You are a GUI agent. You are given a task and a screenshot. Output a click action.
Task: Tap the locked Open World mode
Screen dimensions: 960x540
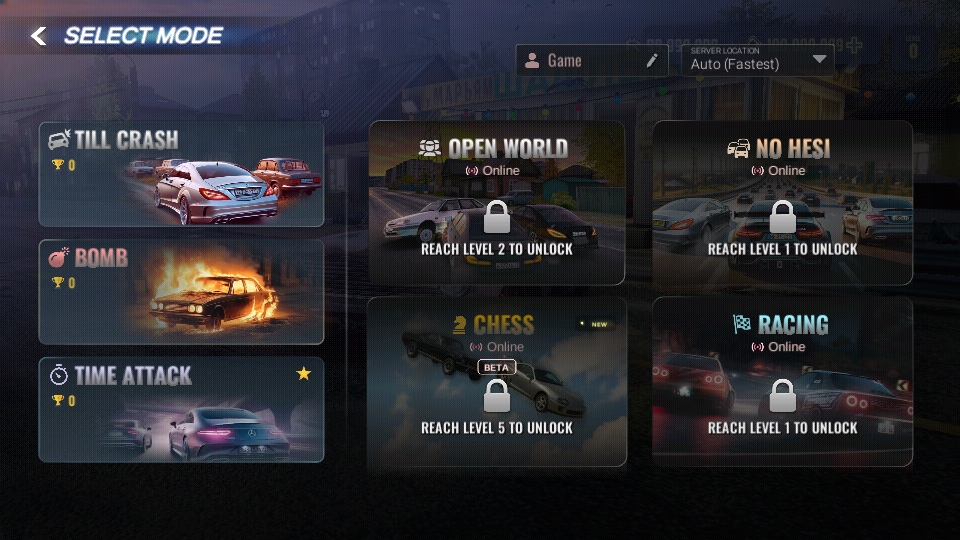[497, 203]
